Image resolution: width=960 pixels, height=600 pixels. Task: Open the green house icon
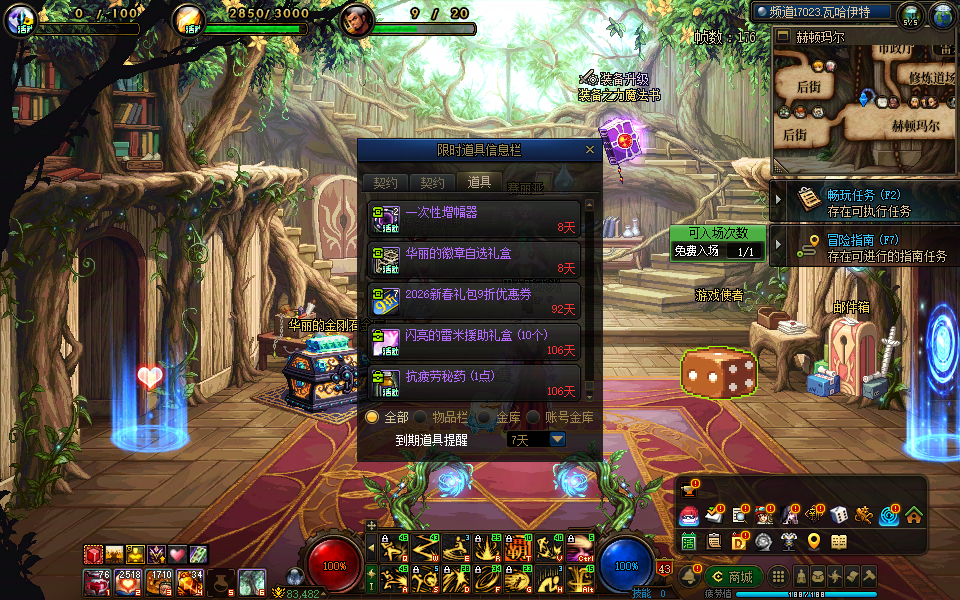[913, 516]
